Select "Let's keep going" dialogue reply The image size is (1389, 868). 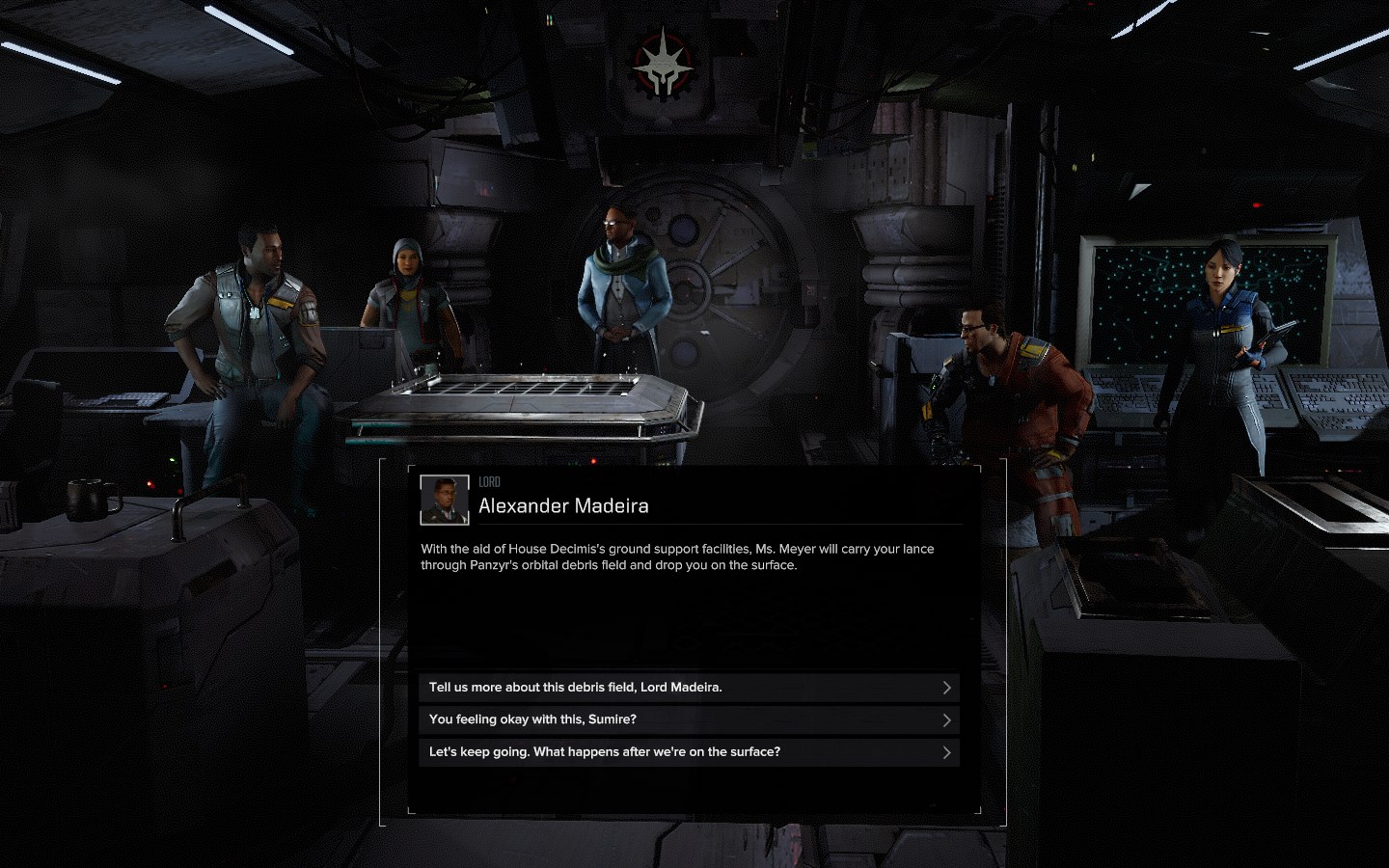point(689,752)
